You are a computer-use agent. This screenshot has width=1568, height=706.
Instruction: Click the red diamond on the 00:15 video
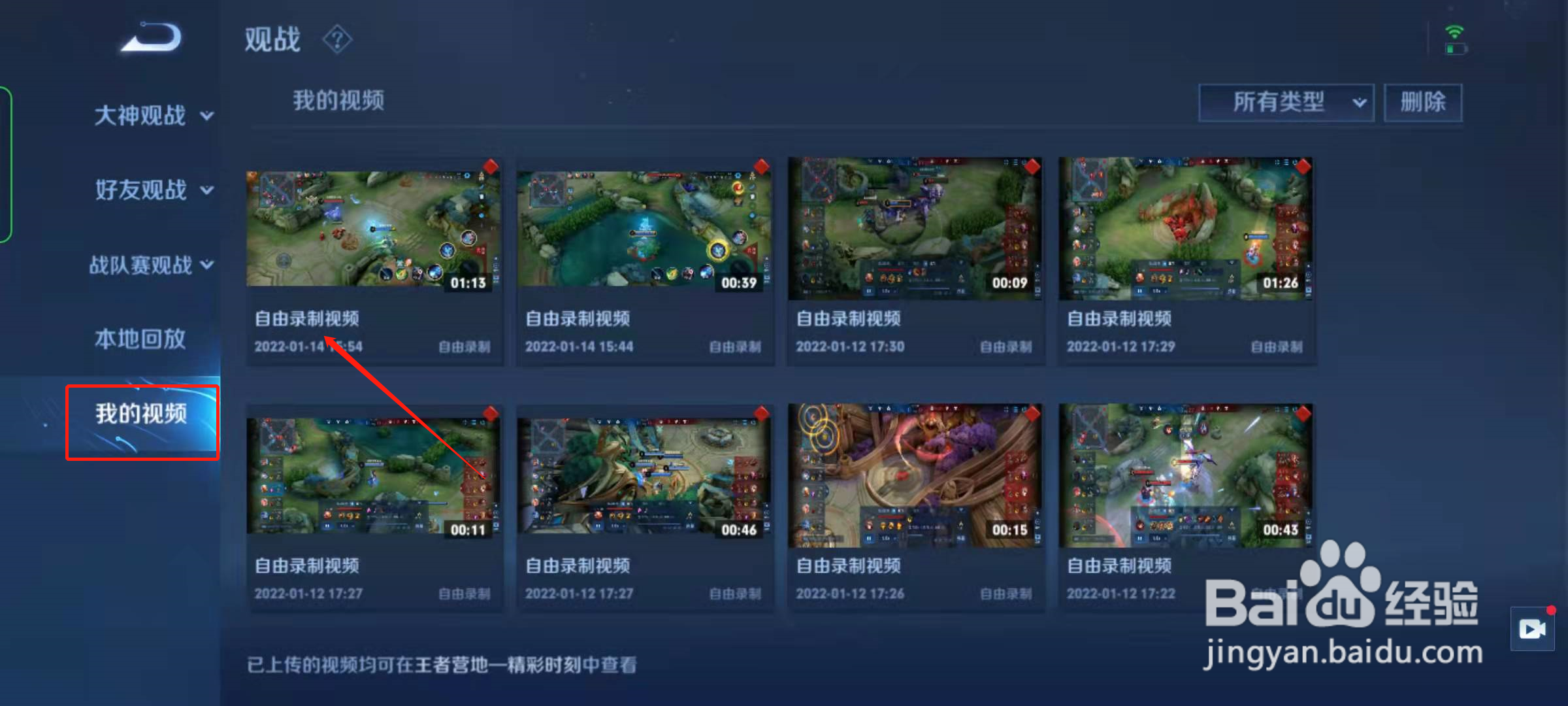click(x=1032, y=414)
